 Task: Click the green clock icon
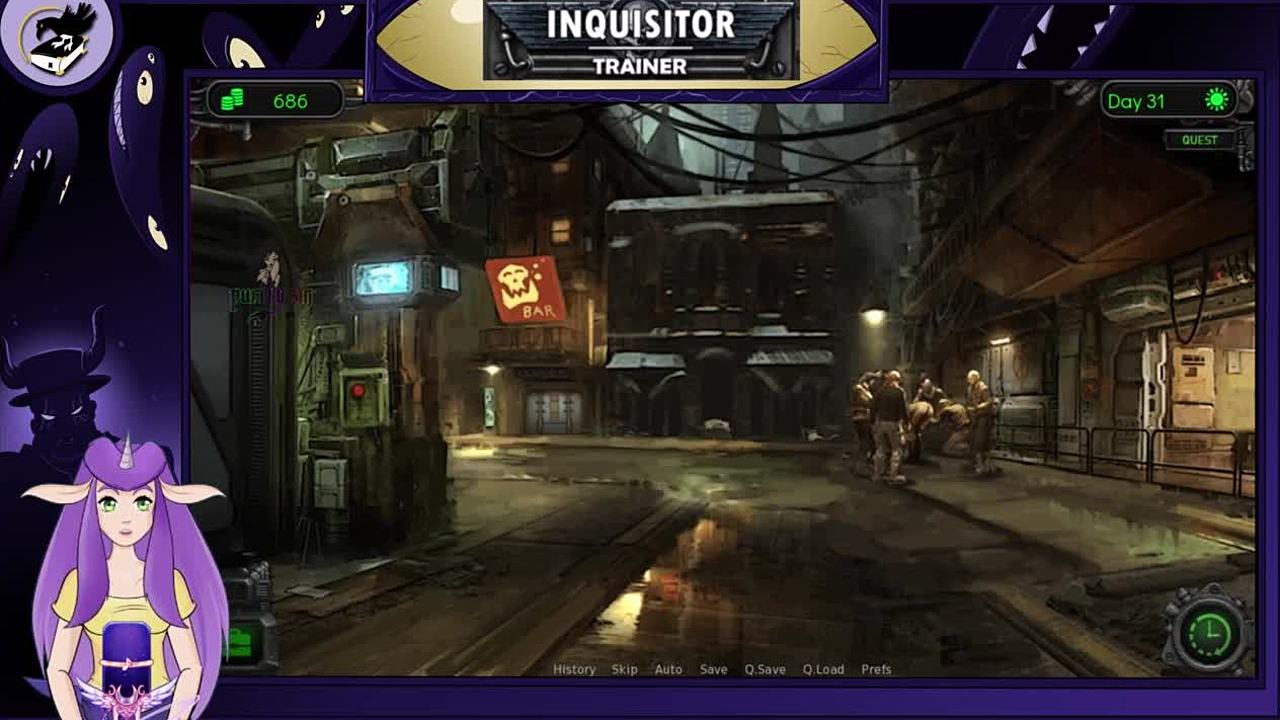(x=1210, y=631)
